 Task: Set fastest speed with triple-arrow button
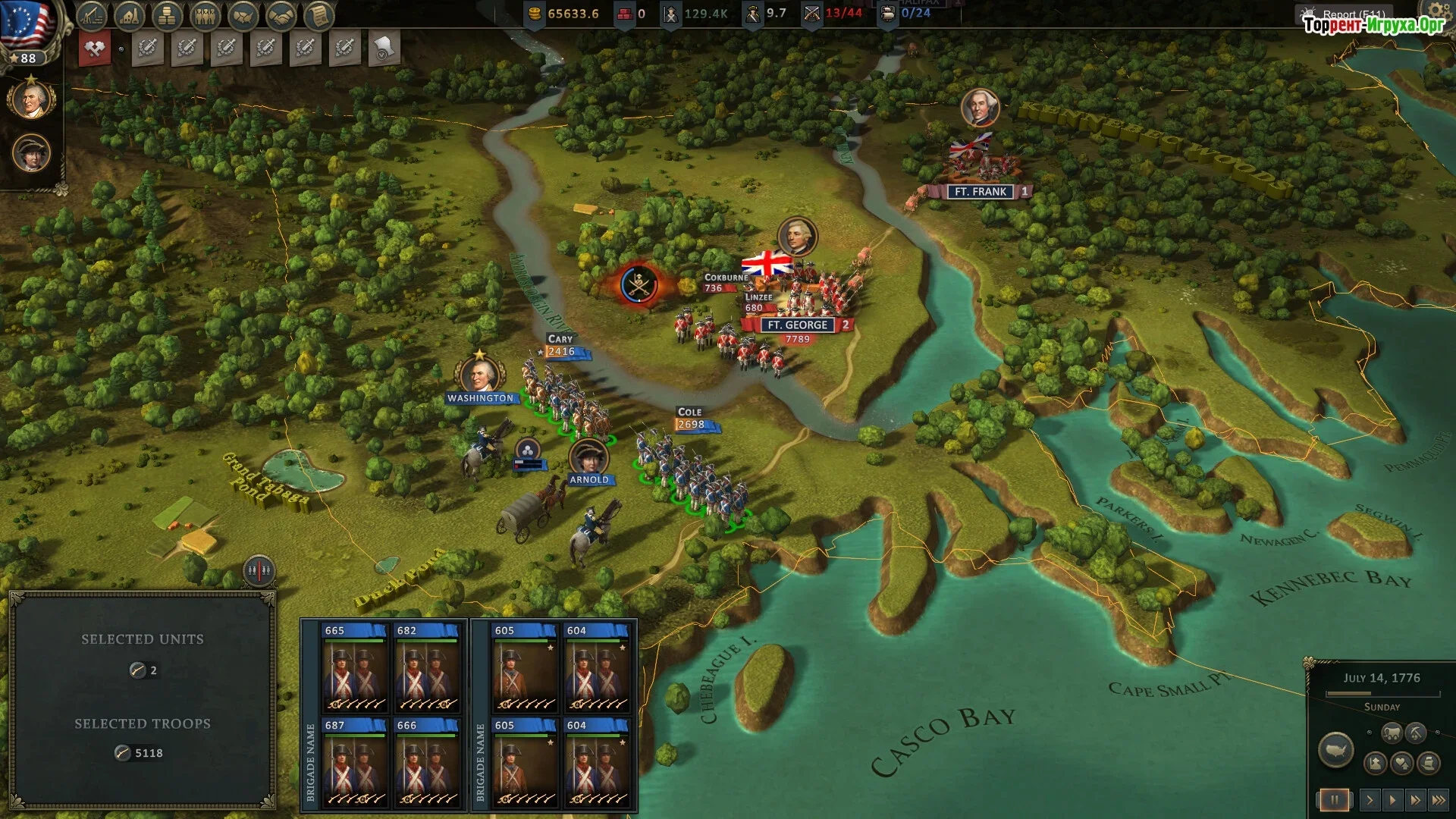coord(1439,800)
